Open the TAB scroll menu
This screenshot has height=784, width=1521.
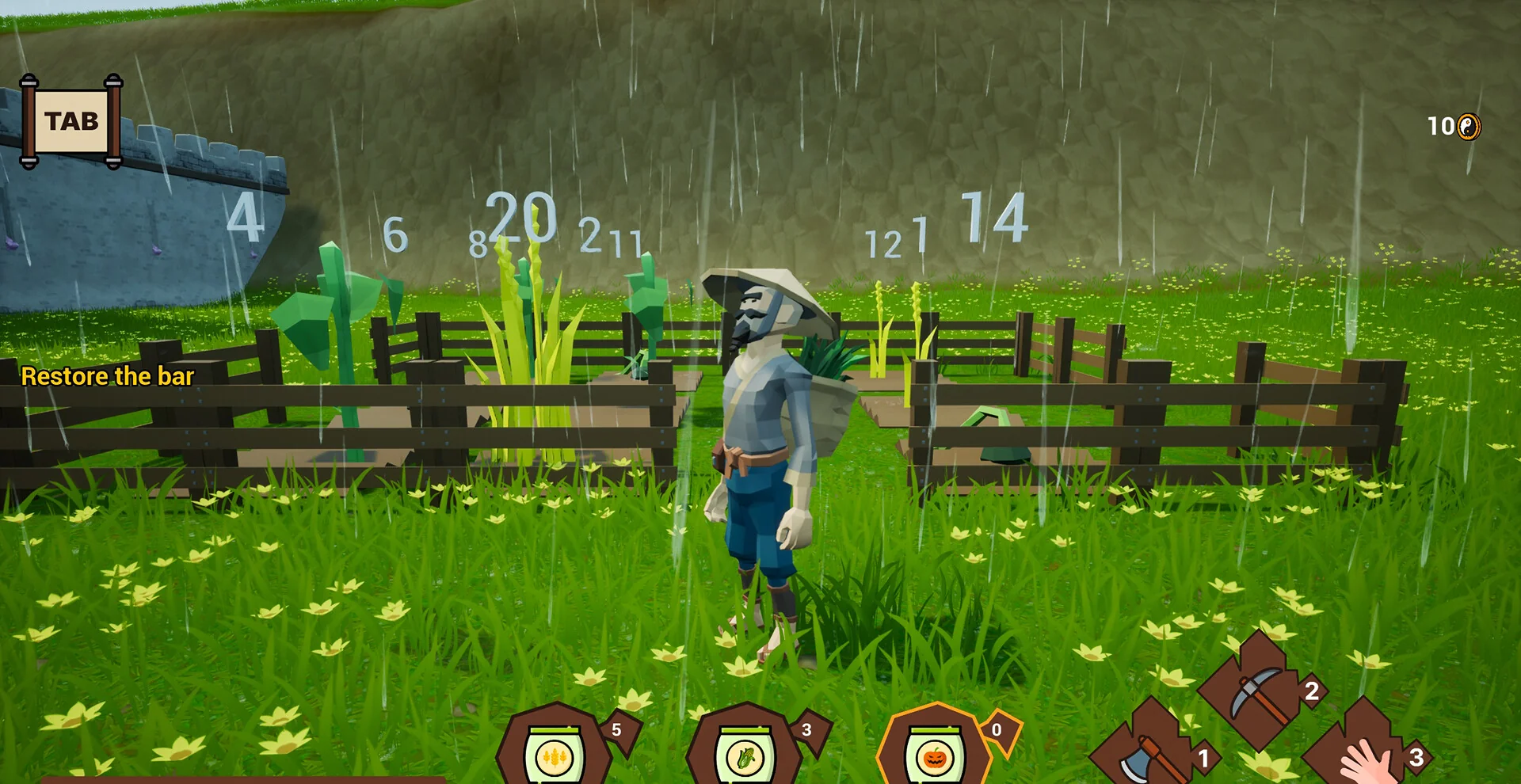tap(71, 121)
